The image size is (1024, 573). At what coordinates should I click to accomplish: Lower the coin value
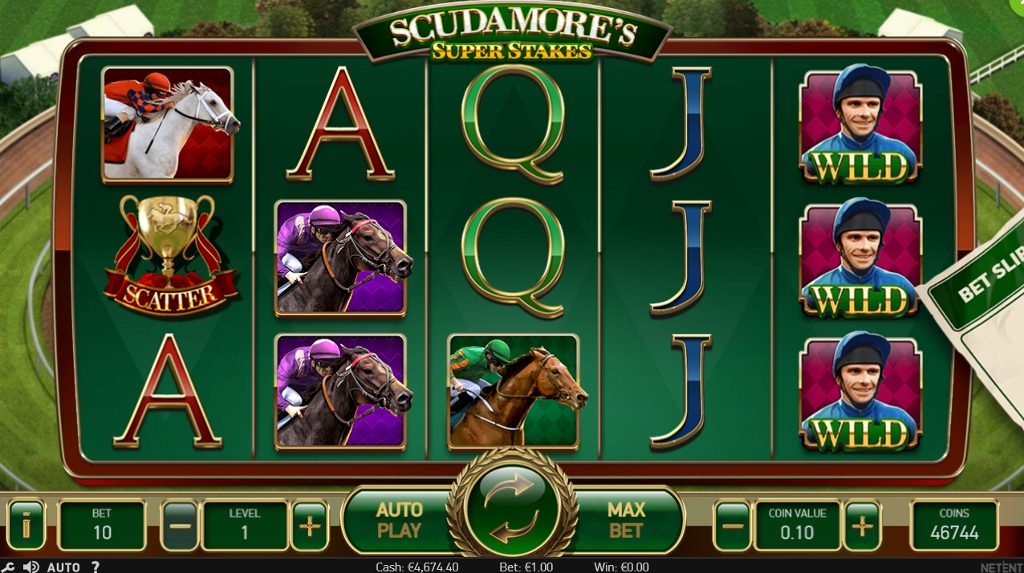coord(732,525)
